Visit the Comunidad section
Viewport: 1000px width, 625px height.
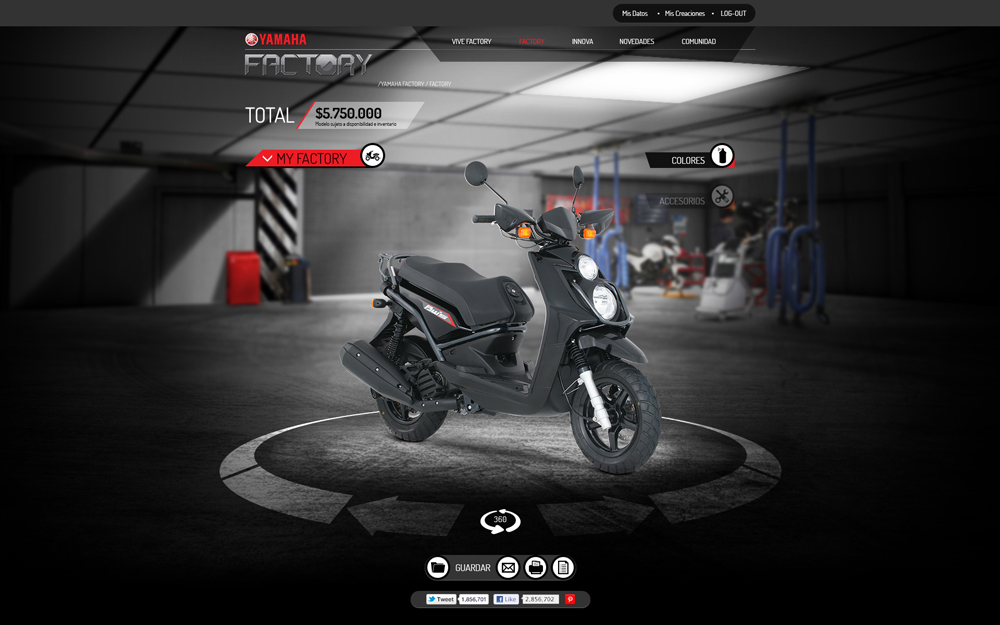pyautogui.click(x=698, y=42)
